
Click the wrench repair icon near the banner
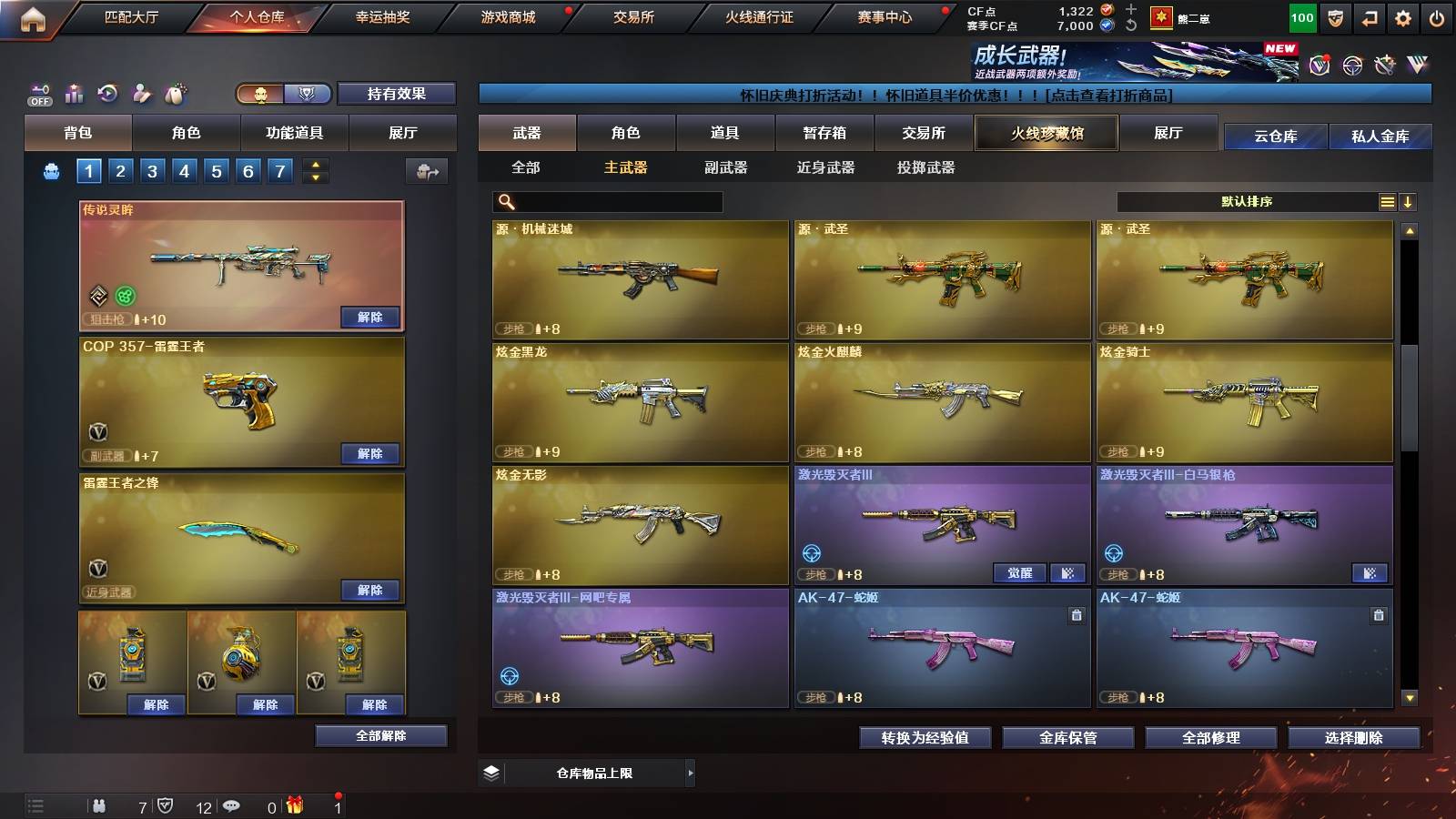[1384, 65]
